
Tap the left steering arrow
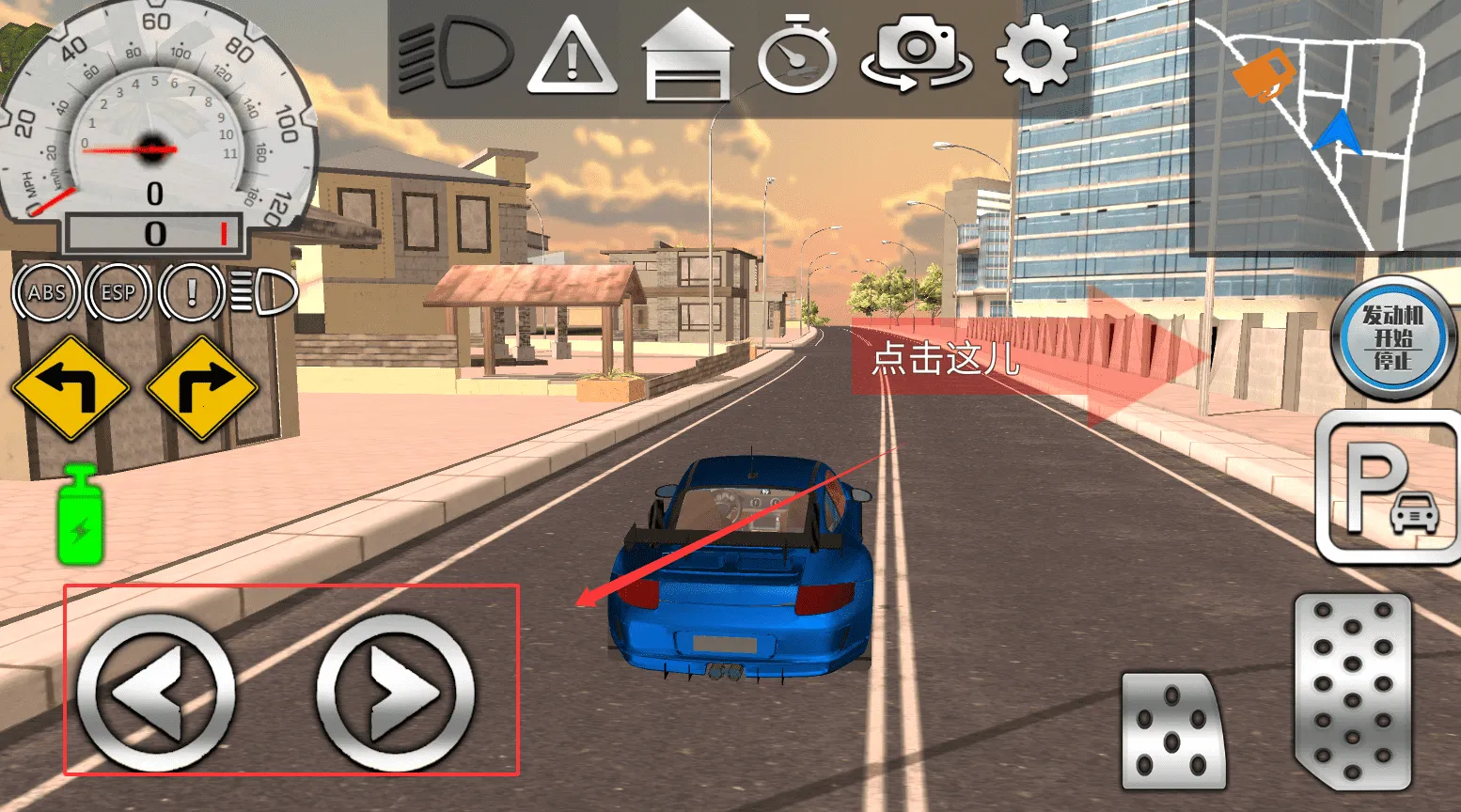(156, 691)
